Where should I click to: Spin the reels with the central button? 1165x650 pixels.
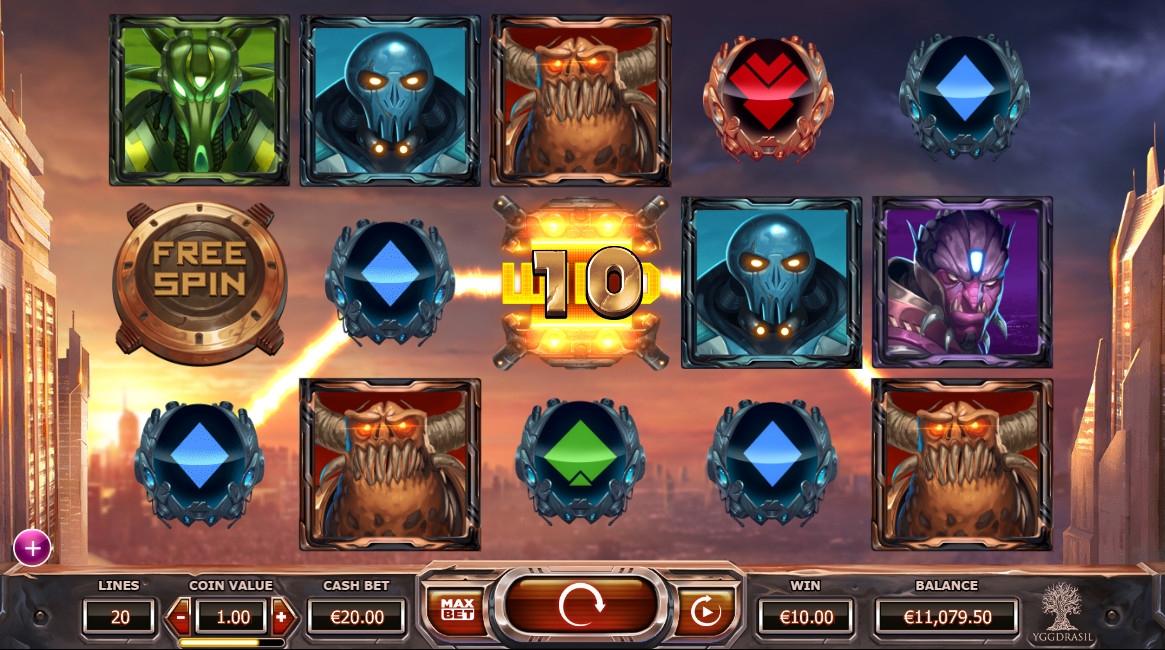tap(581, 607)
